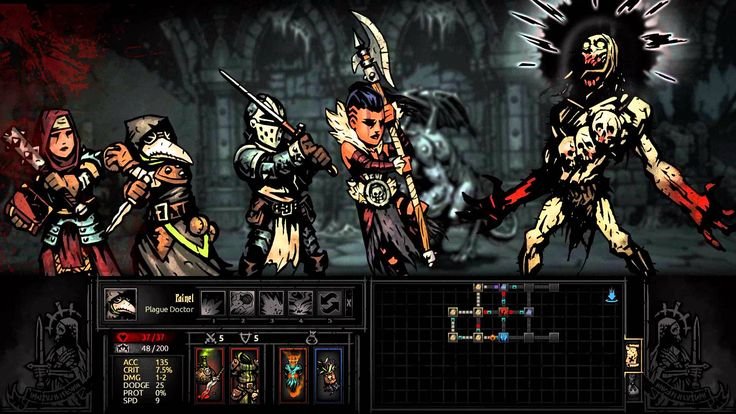The image size is (736, 414).
Task: Click the red room on the dungeon map
Action: coord(505,312)
